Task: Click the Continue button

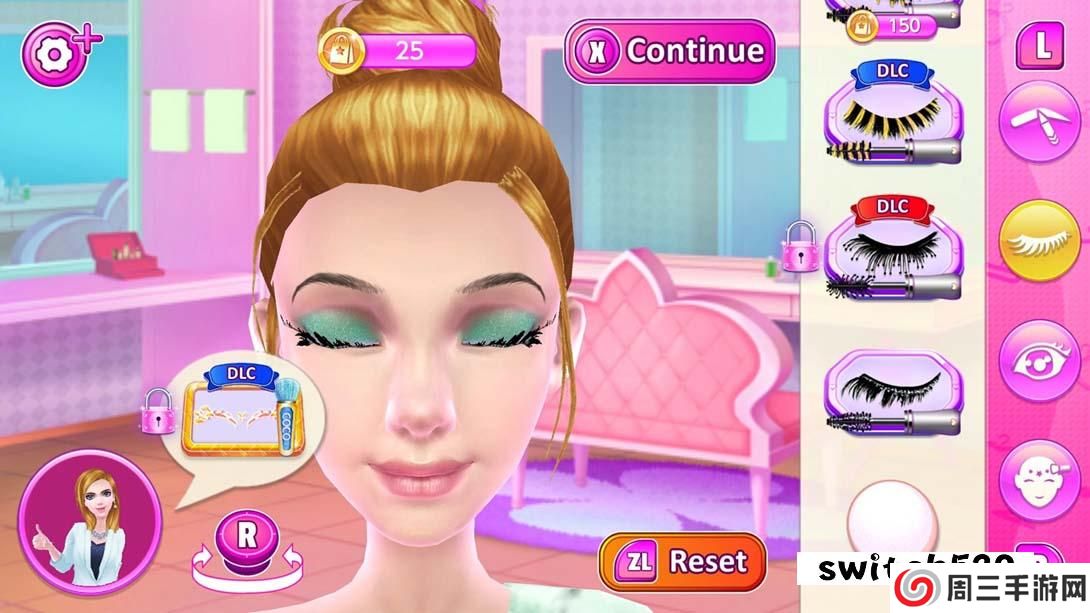Action: (670, 51)
